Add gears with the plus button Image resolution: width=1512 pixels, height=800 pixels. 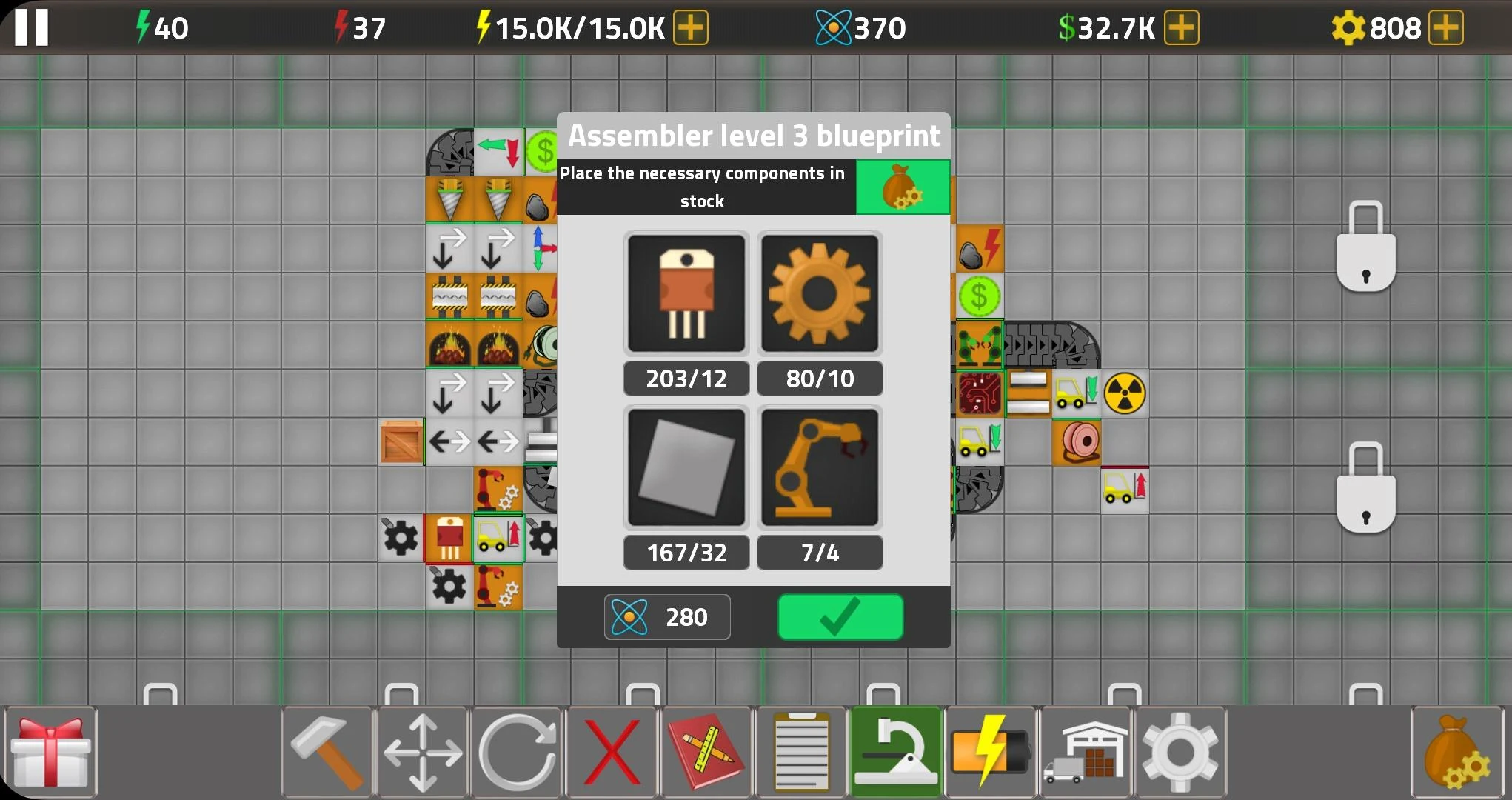(x=1445, y=28)
